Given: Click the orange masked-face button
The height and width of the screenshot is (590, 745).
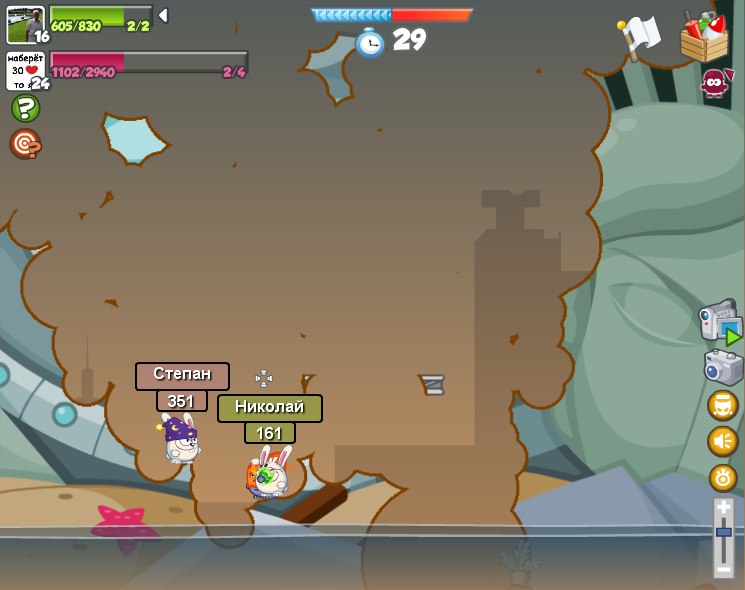Looking at the screenshot, I should [722, 405].
